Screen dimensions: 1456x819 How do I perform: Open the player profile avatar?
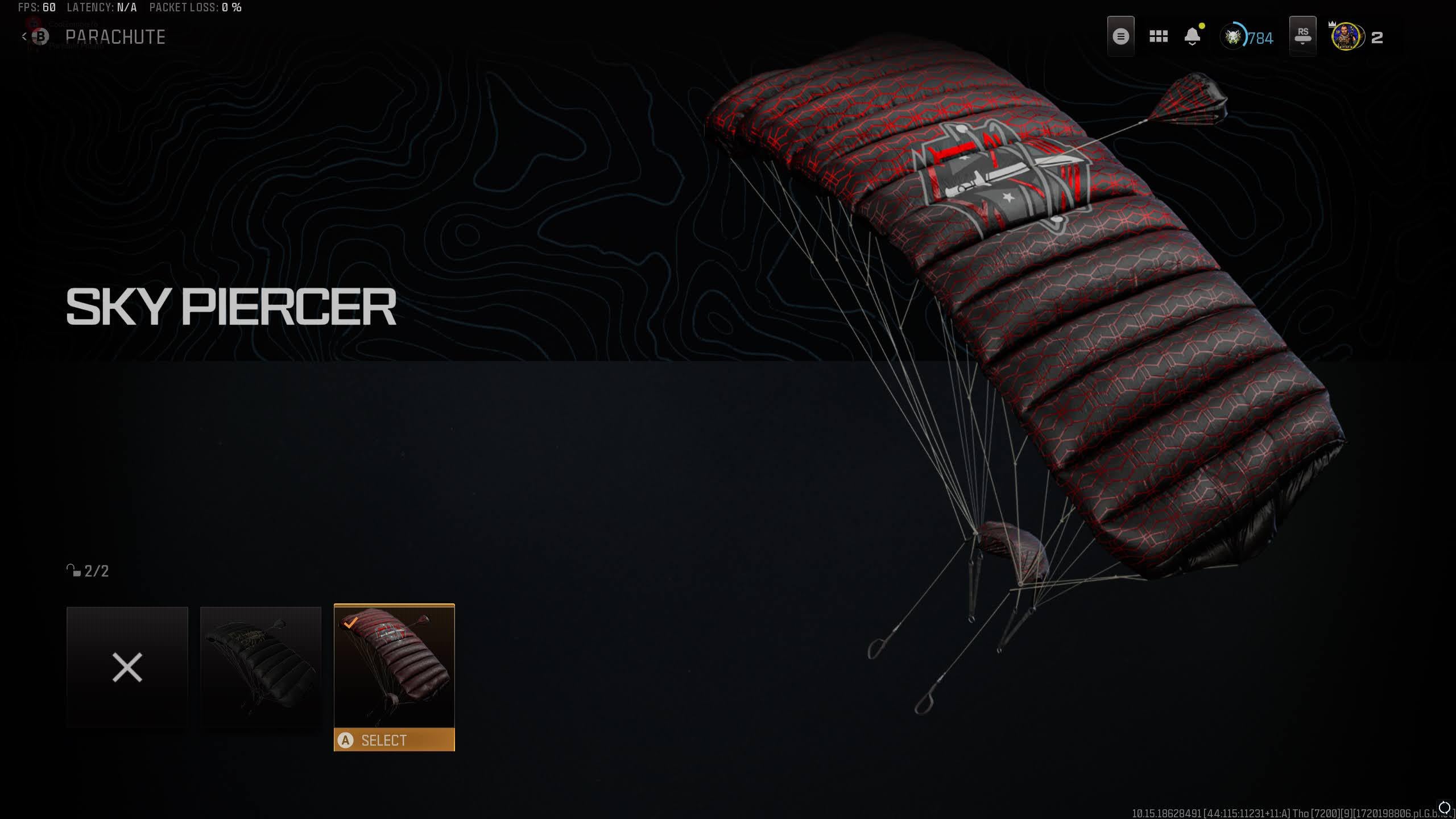coord(1346,37)
